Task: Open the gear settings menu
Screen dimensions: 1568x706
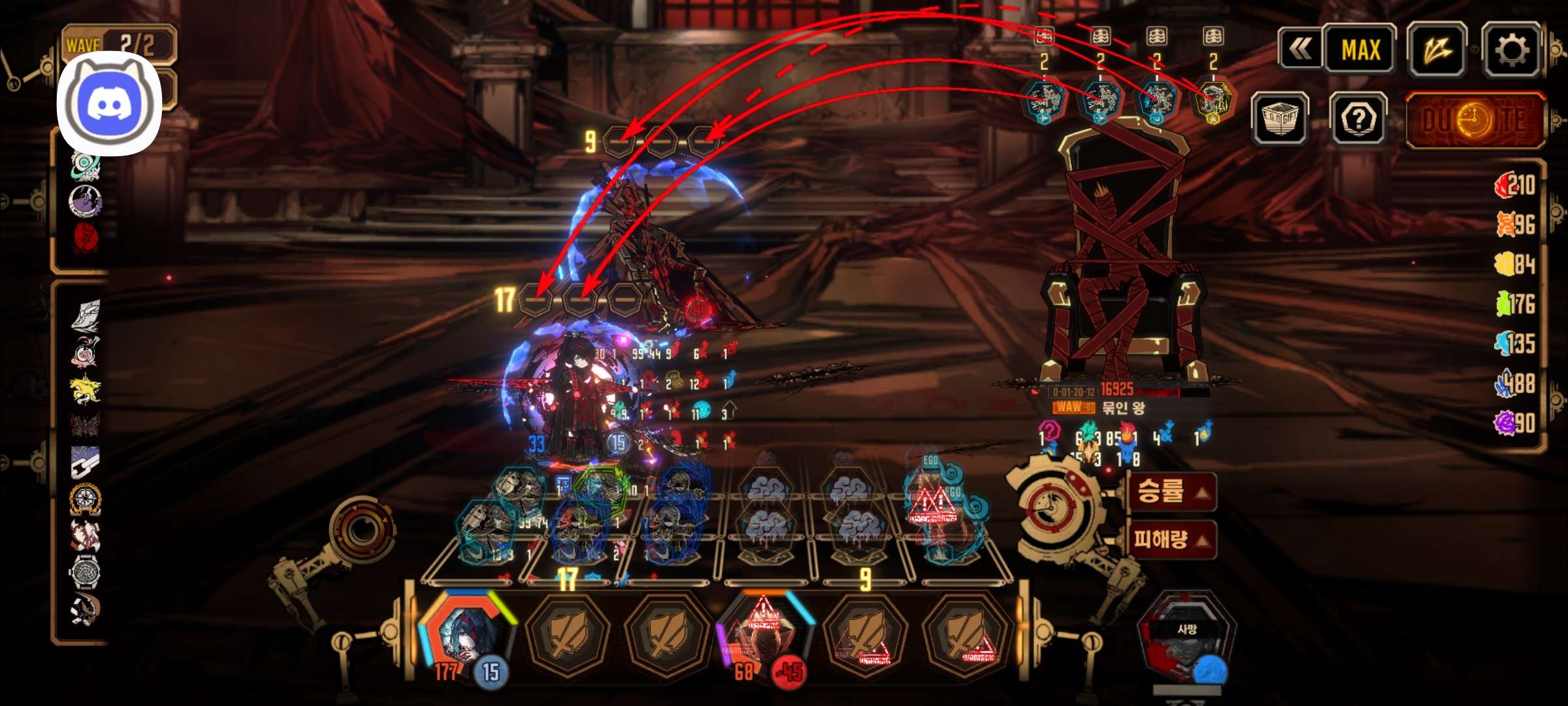Action: (1511, 49)
